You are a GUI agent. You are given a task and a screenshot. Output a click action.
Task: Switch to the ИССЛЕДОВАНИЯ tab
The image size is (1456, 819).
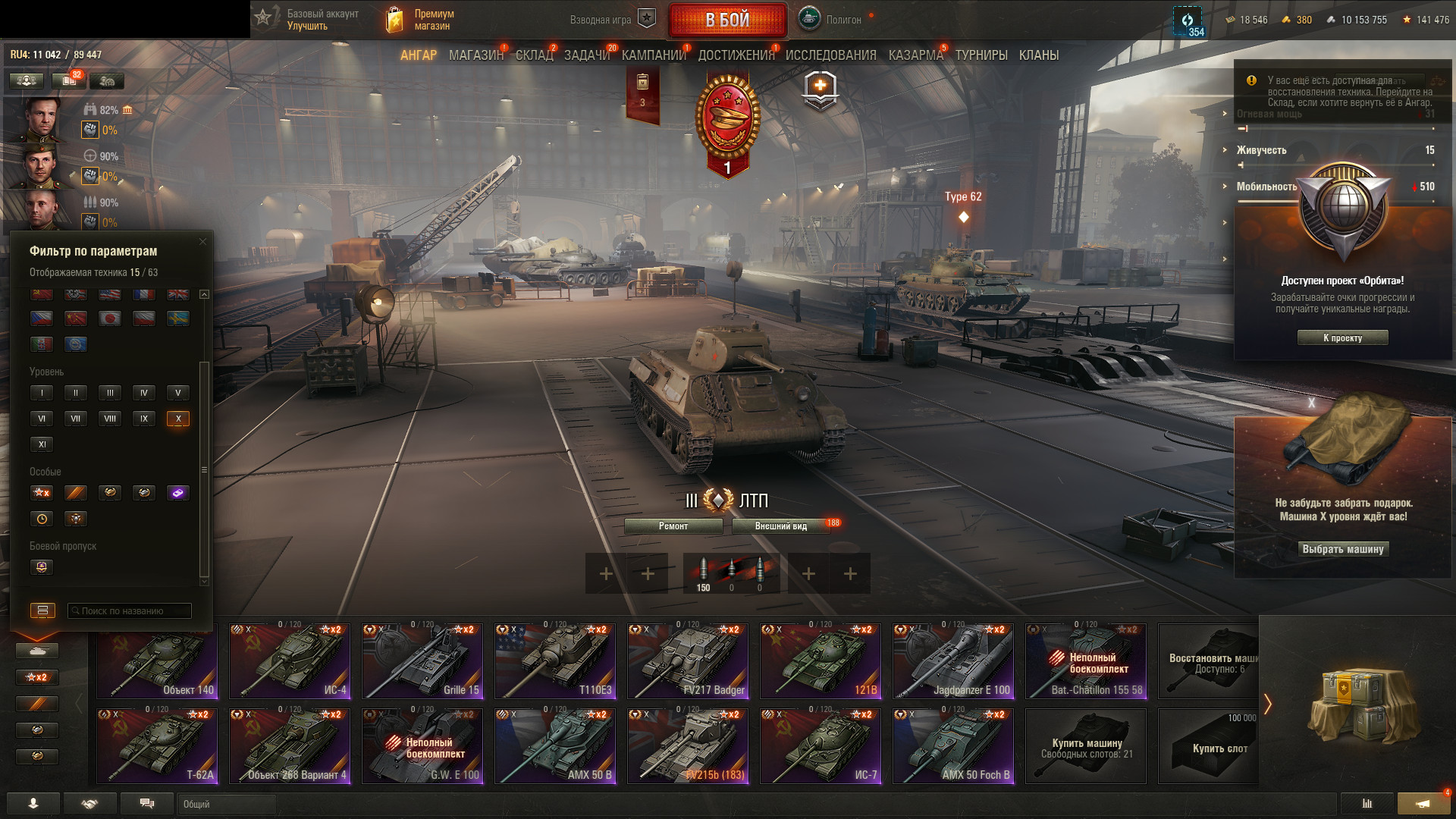pos(830,55)
